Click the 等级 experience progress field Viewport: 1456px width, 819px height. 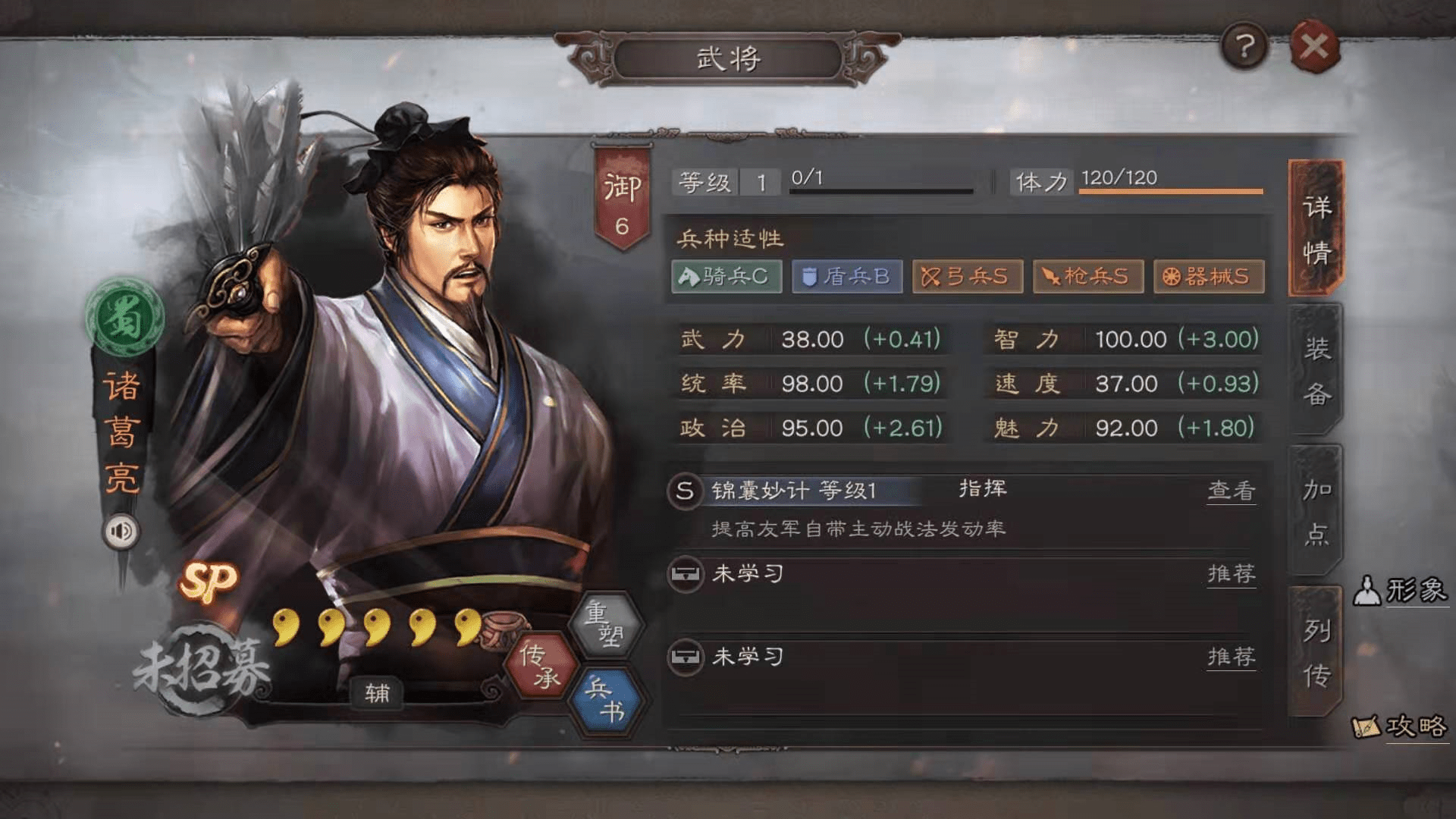[x=880, y=180]
